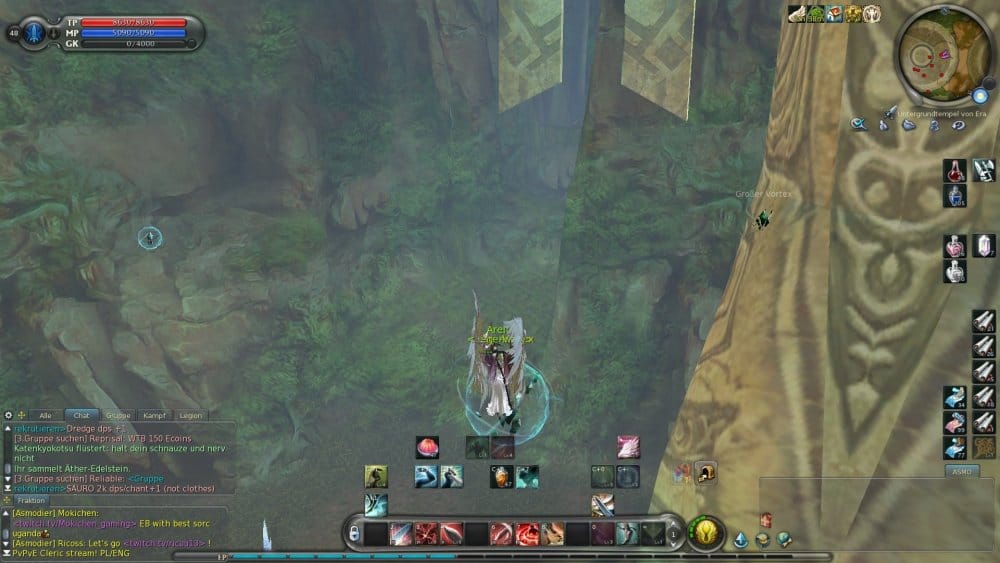Screen dimensions: 1000x563
Task: Open chat settings gear icon
Action: point(8,414)
